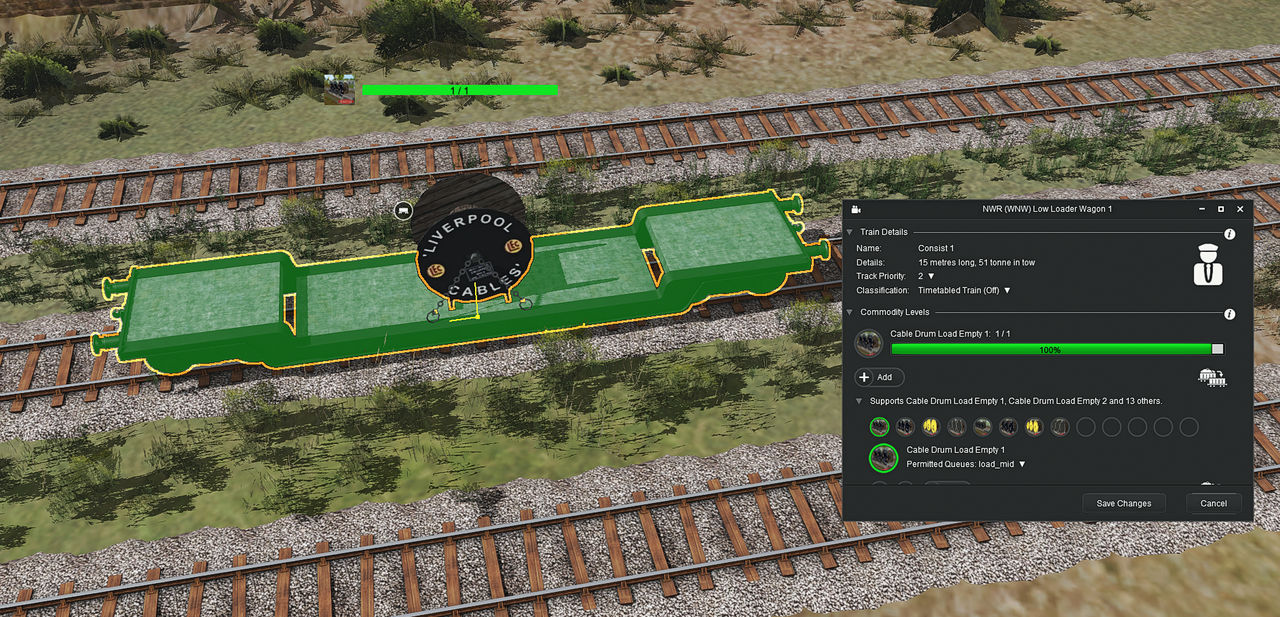
Task: Click the driver portrait icon
Action: (1208, 264)
